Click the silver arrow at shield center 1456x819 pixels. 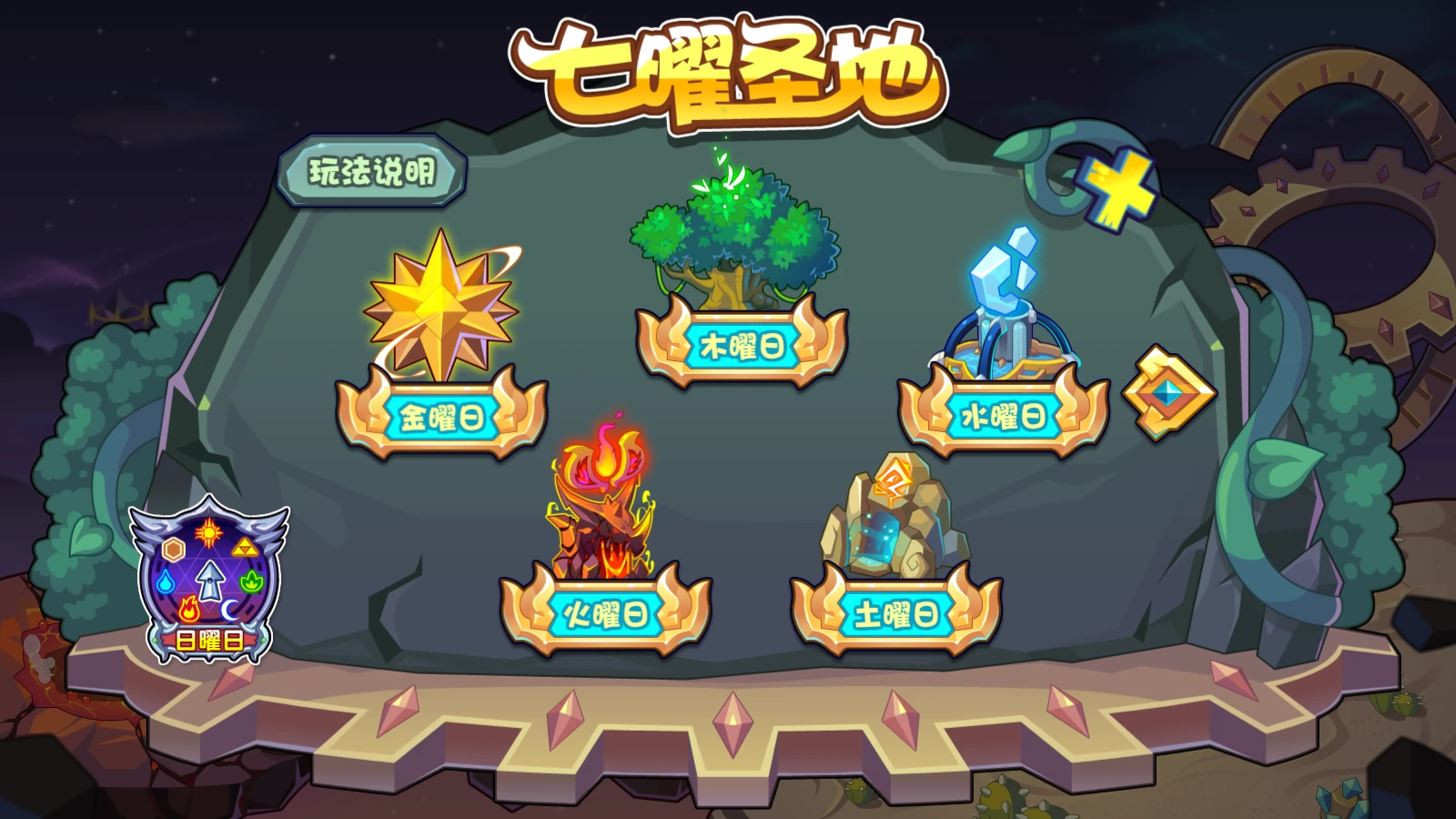click(x=210, y=581)
